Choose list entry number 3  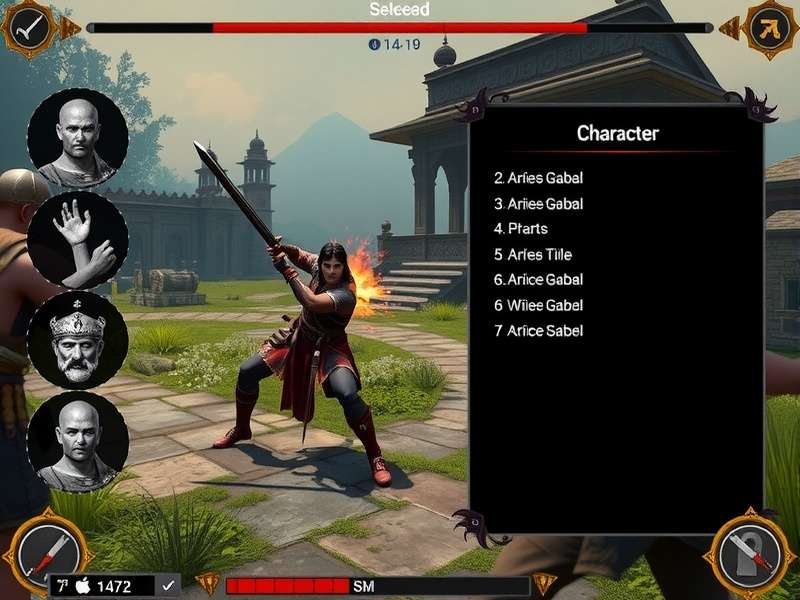pos(538,204)
